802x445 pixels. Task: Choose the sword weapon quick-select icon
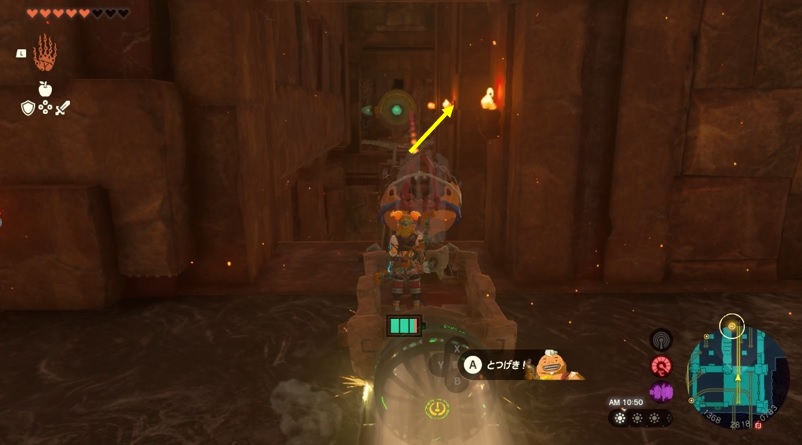pos(63,107)
